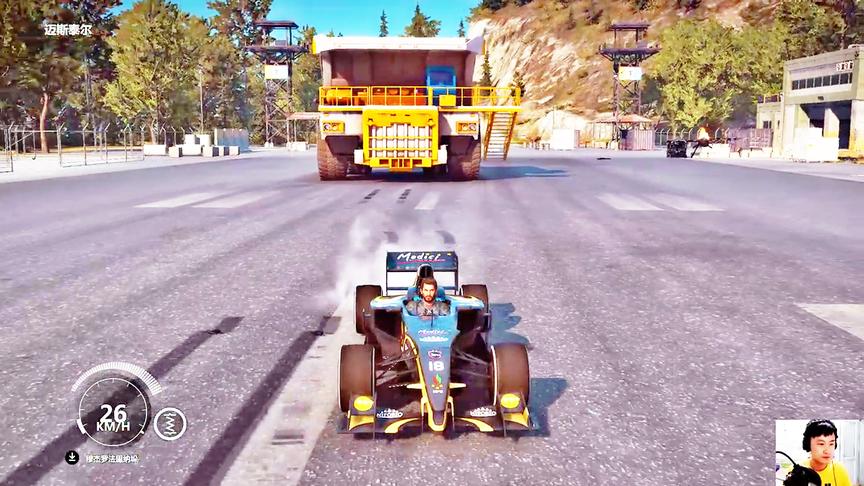This screenshot has height=486, width=864.
Task: Open the streamer webcam overlay thumbnail
Action: tap(818, 453)
